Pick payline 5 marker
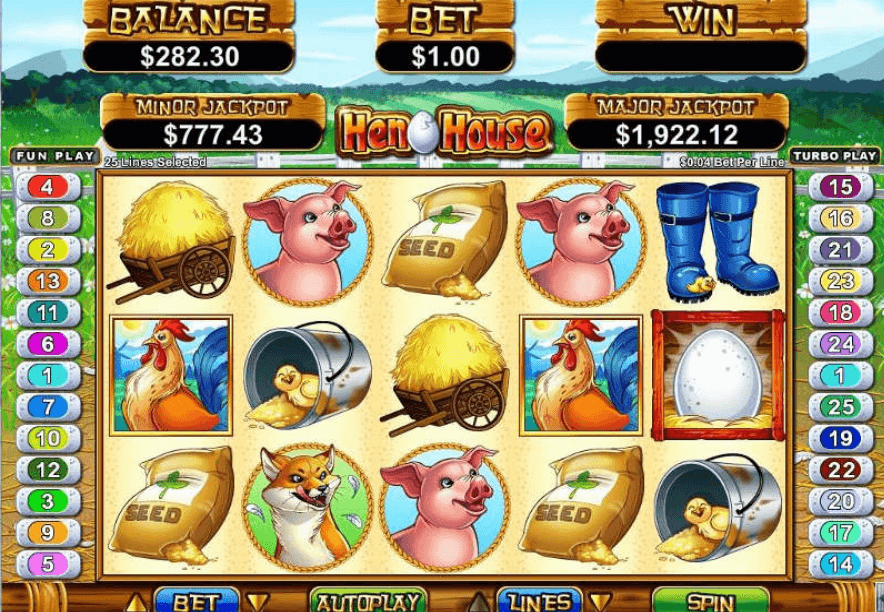Screen dimensions: 884x612 [47, 564]
